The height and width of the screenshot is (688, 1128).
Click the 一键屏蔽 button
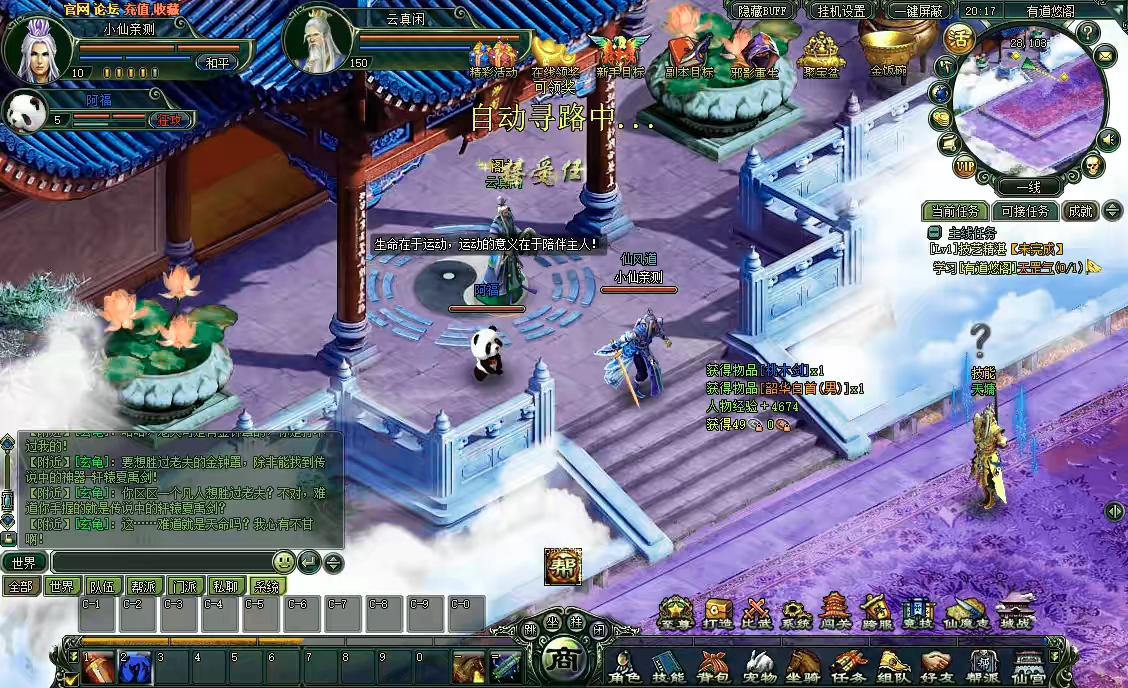pyautogui.click(x=918, y=11)
